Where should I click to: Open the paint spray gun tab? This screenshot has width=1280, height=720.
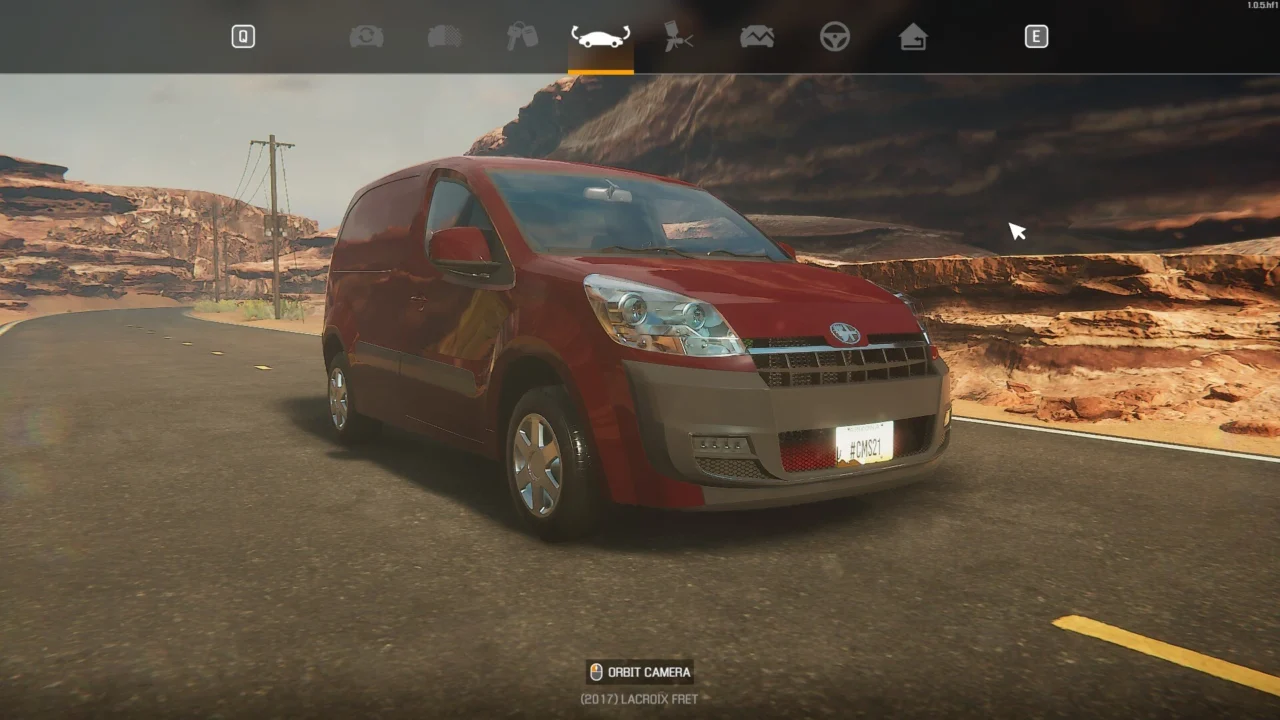[x=679, y=37]
